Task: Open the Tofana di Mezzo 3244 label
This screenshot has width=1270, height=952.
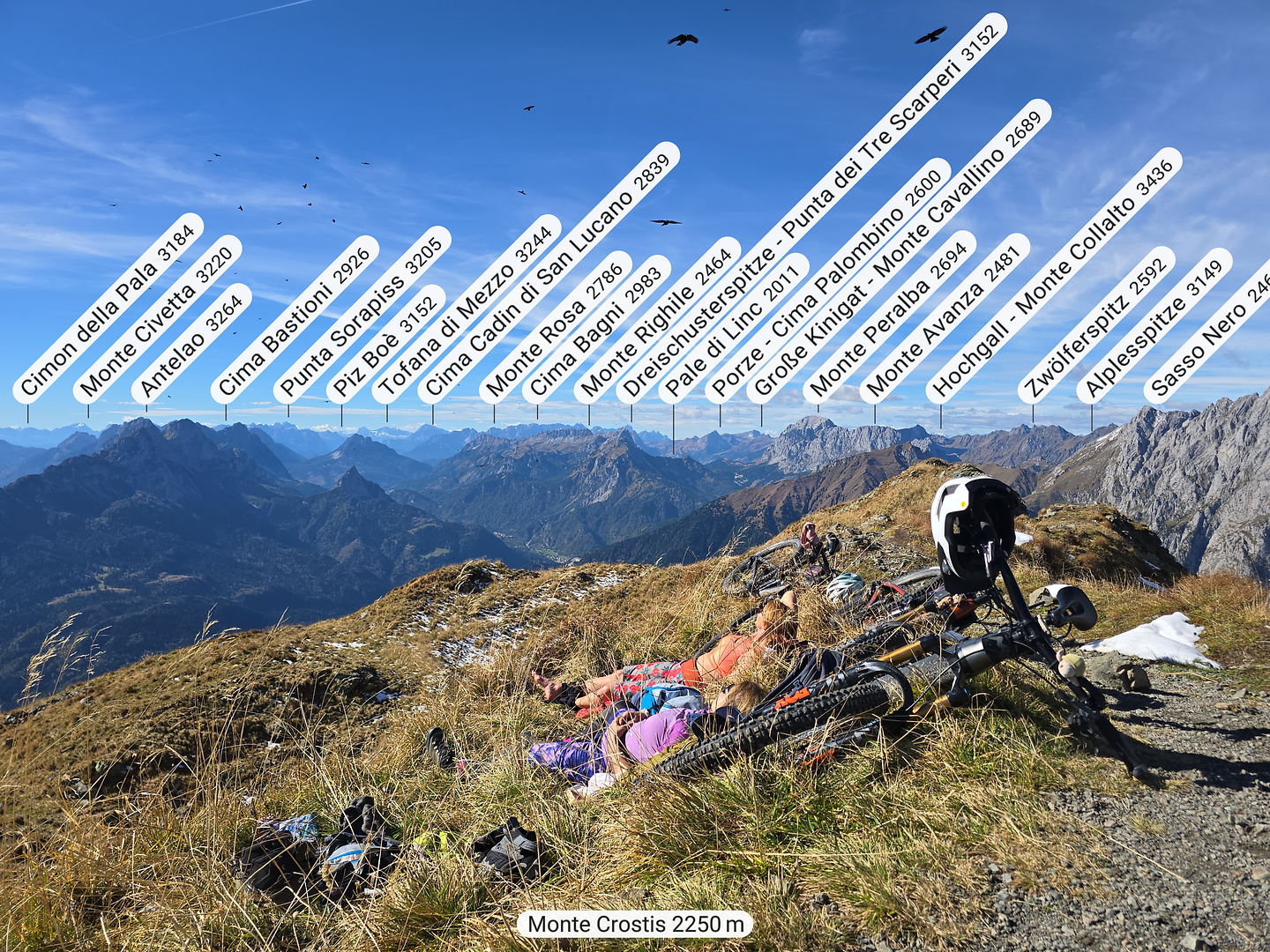Action: click(466, 309)
